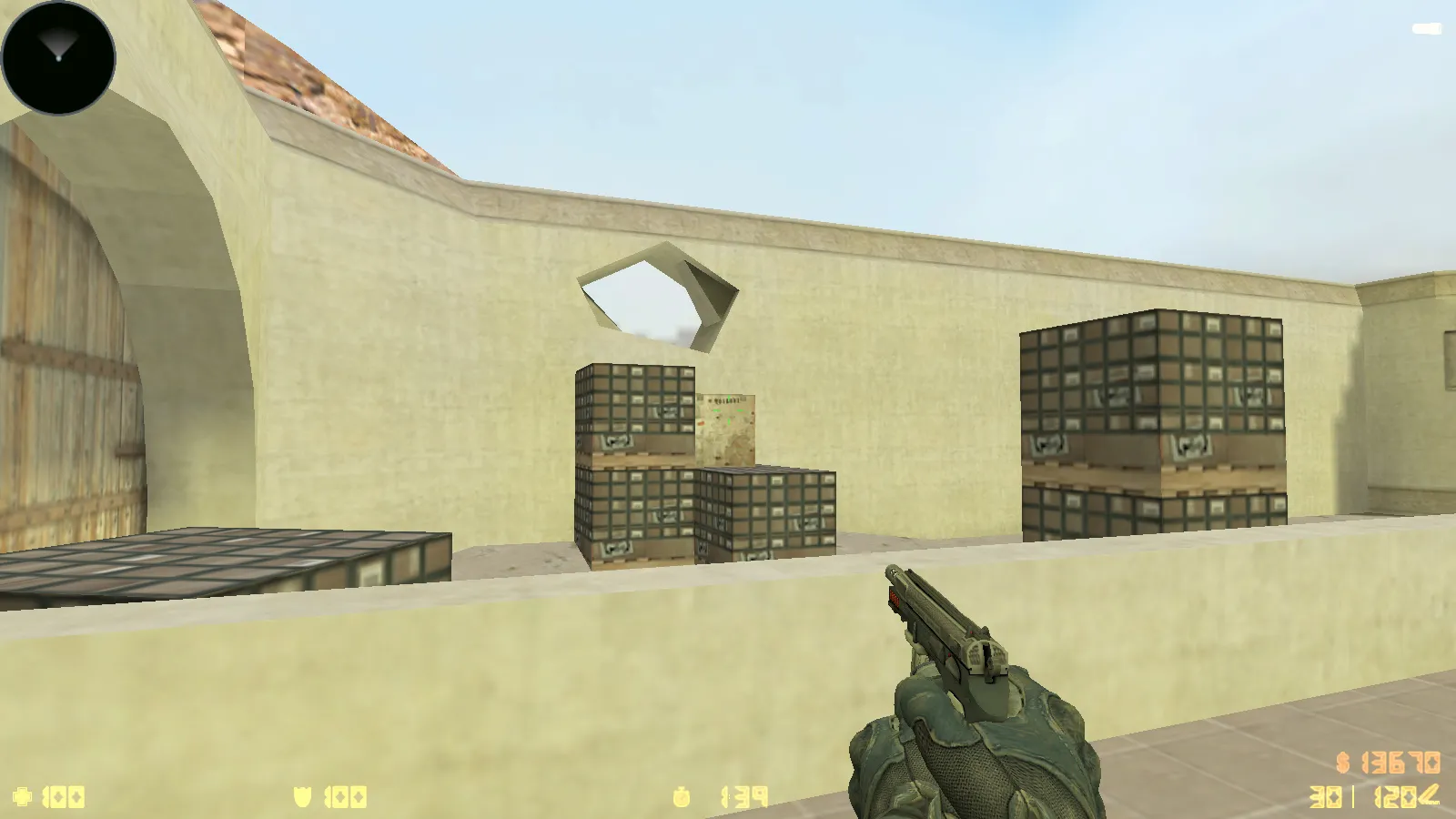Click the crosshair at screen center
The height and width of the screenshot is (819, 1456).
pyautogui.click(x=728, y=409)
